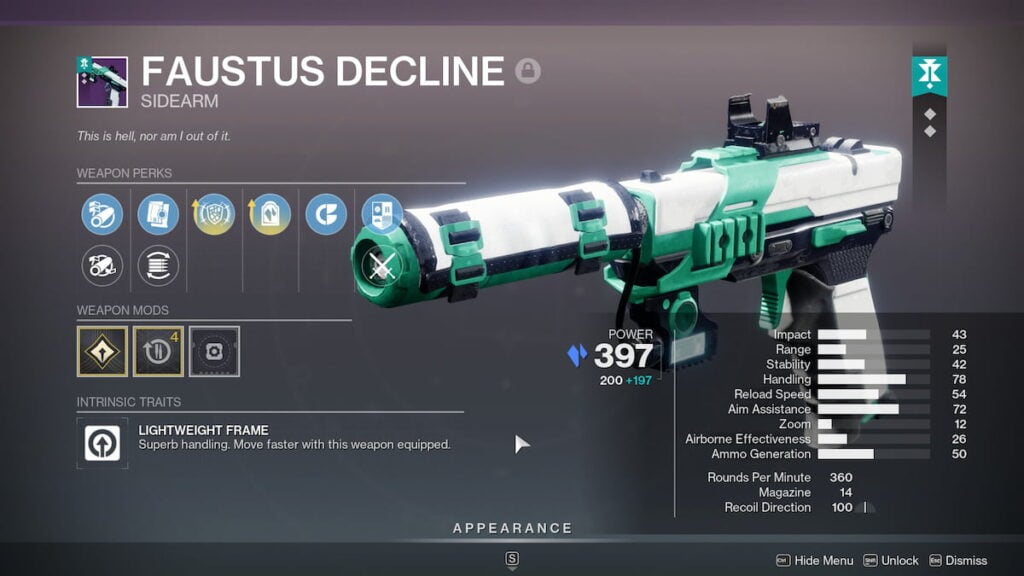Click the Faustus Decline weapon thumbnail

pyautogui.click(x=102, y=82)
